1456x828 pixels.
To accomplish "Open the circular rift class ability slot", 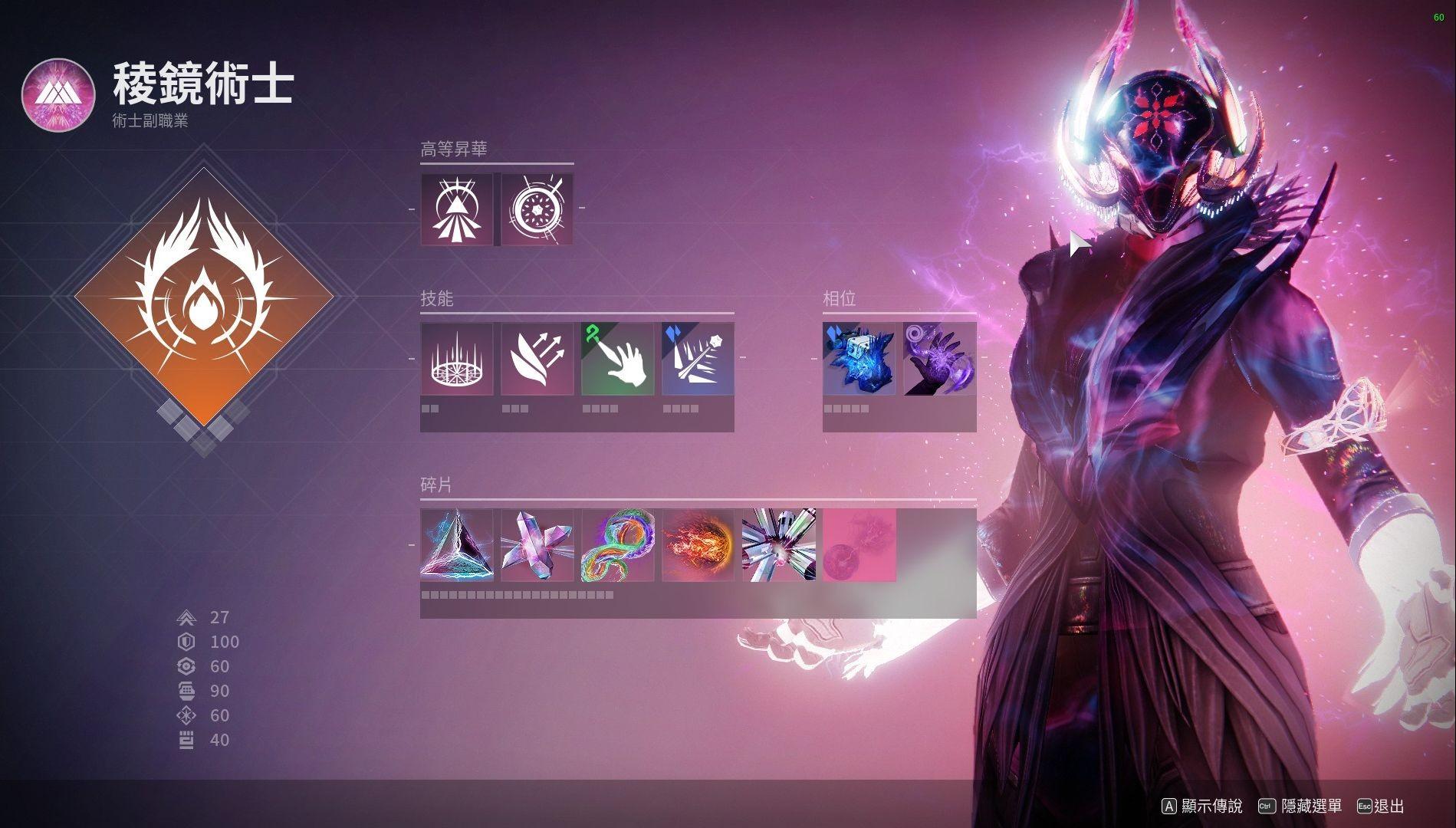I will pyautogui.click(x=457, y=359).
